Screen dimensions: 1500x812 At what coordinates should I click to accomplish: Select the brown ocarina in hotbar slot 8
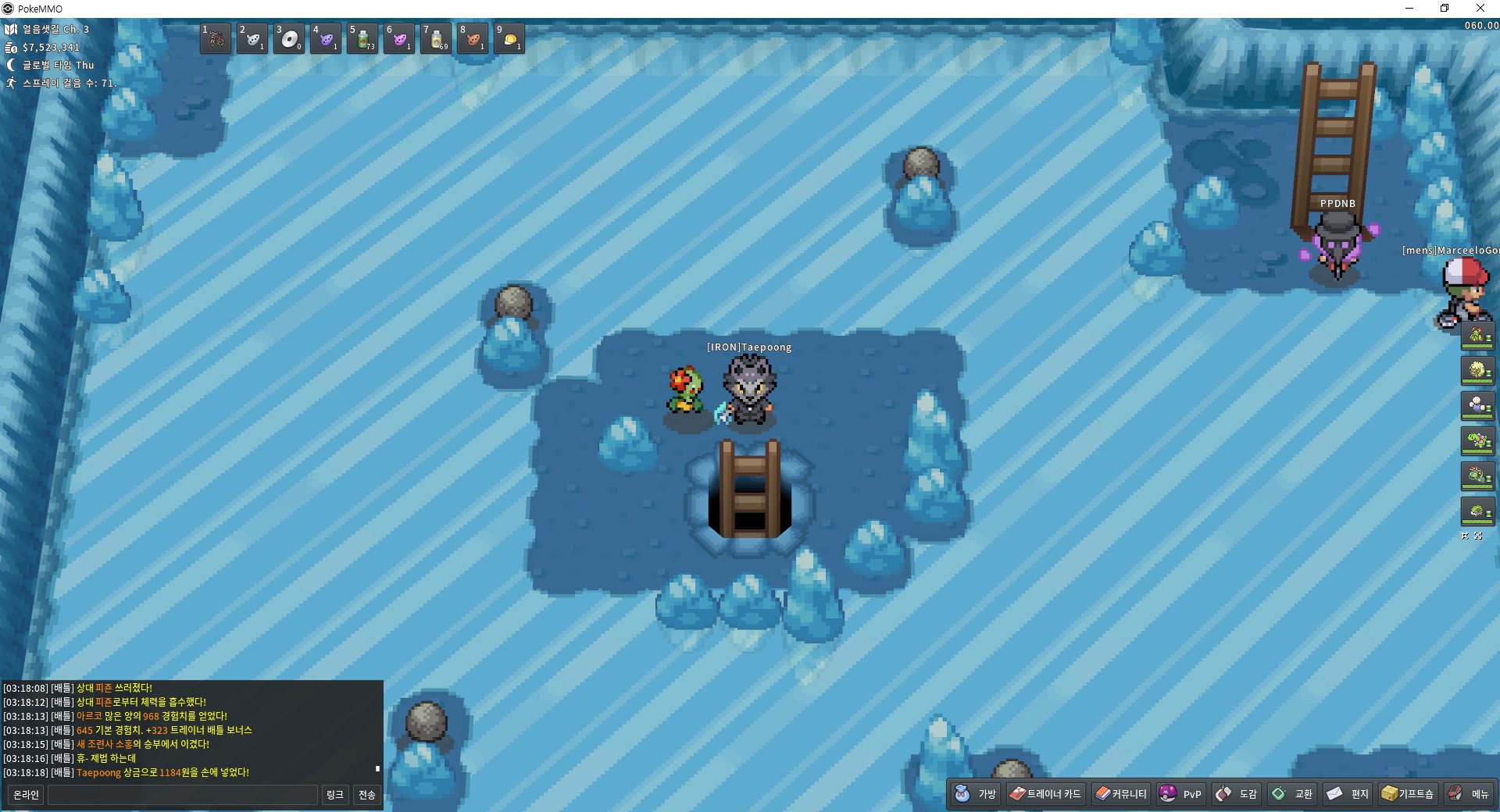(x=473, y=38)
